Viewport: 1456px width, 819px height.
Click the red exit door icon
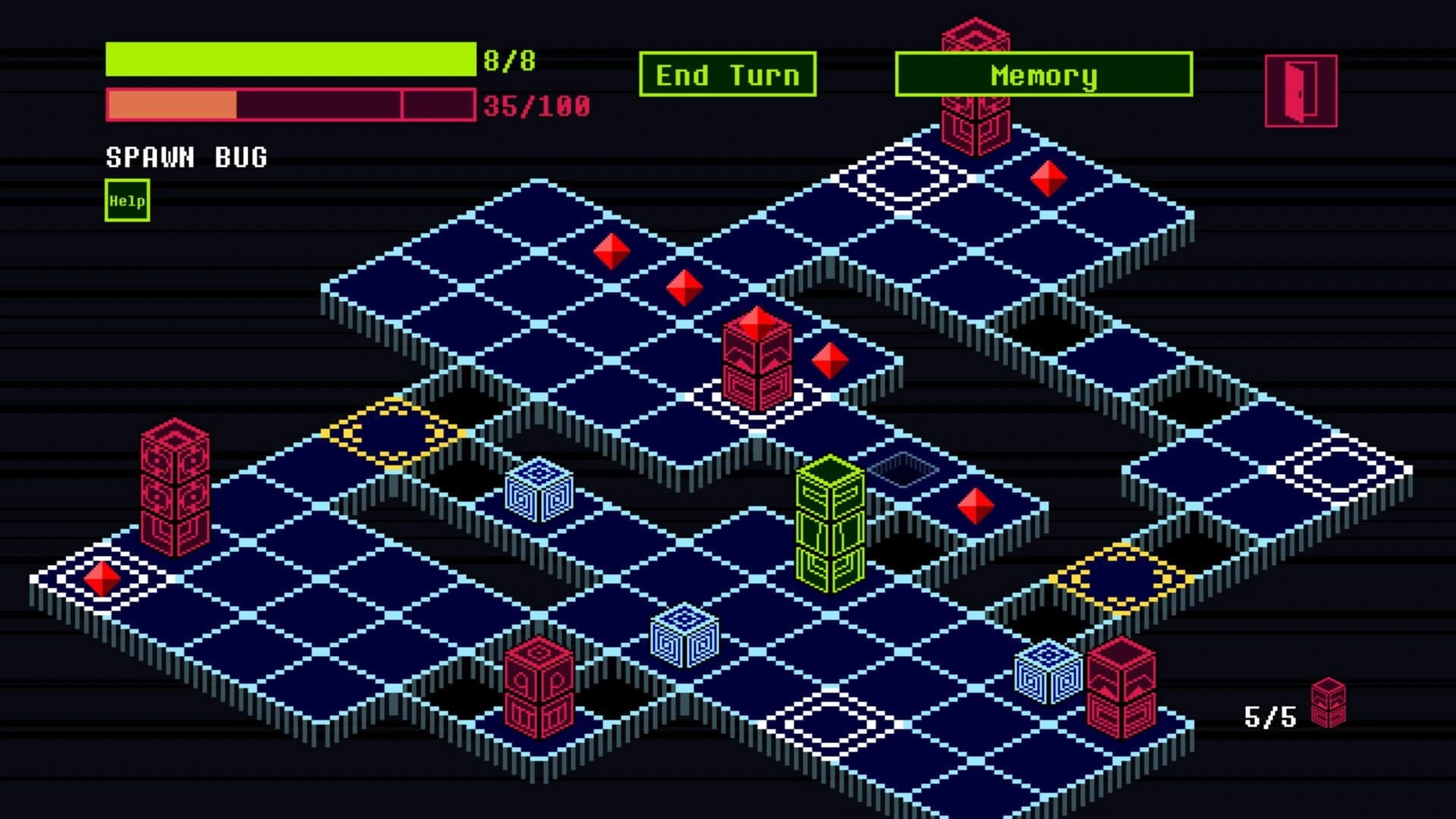(x=1301, y=91)
